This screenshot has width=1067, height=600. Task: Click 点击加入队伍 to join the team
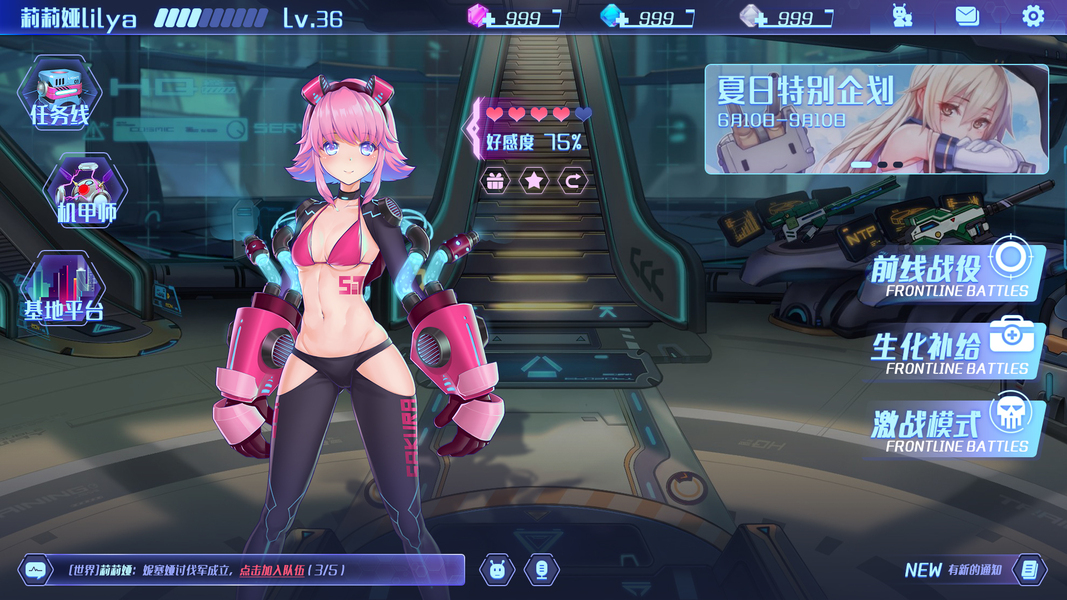pos(272,570)
